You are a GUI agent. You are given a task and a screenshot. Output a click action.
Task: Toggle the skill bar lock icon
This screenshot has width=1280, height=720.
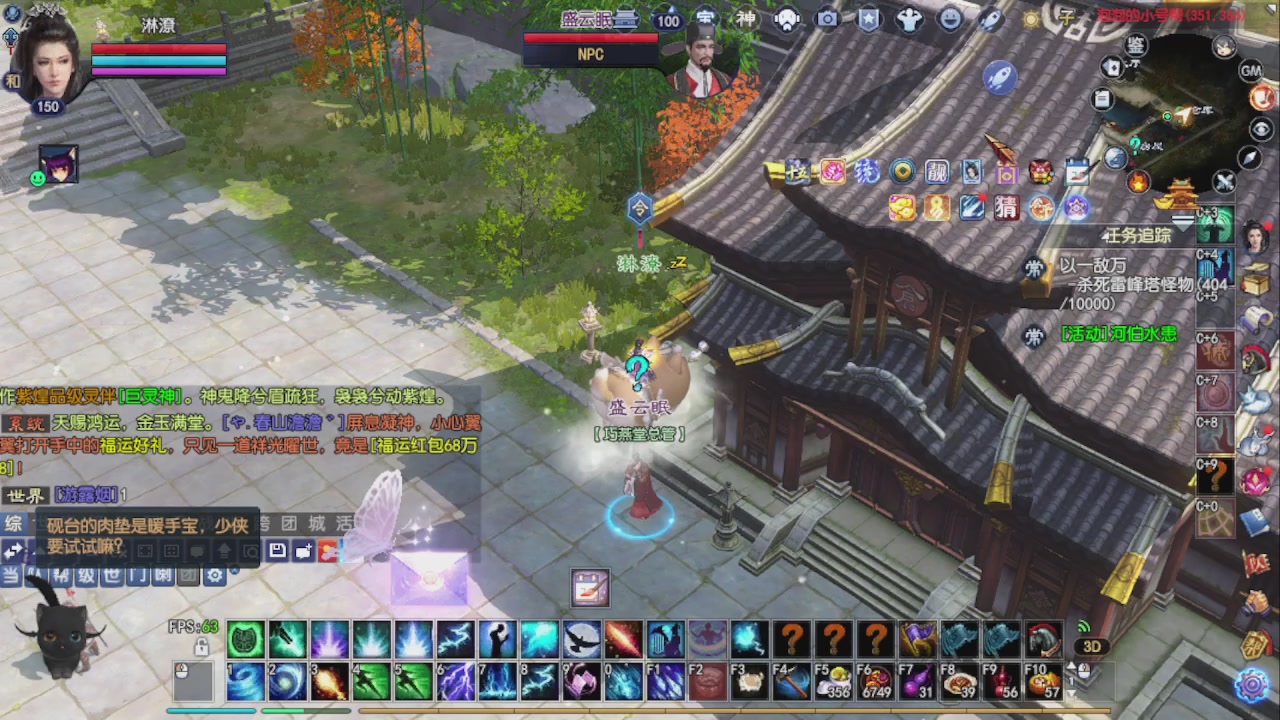tap(201, 648)
